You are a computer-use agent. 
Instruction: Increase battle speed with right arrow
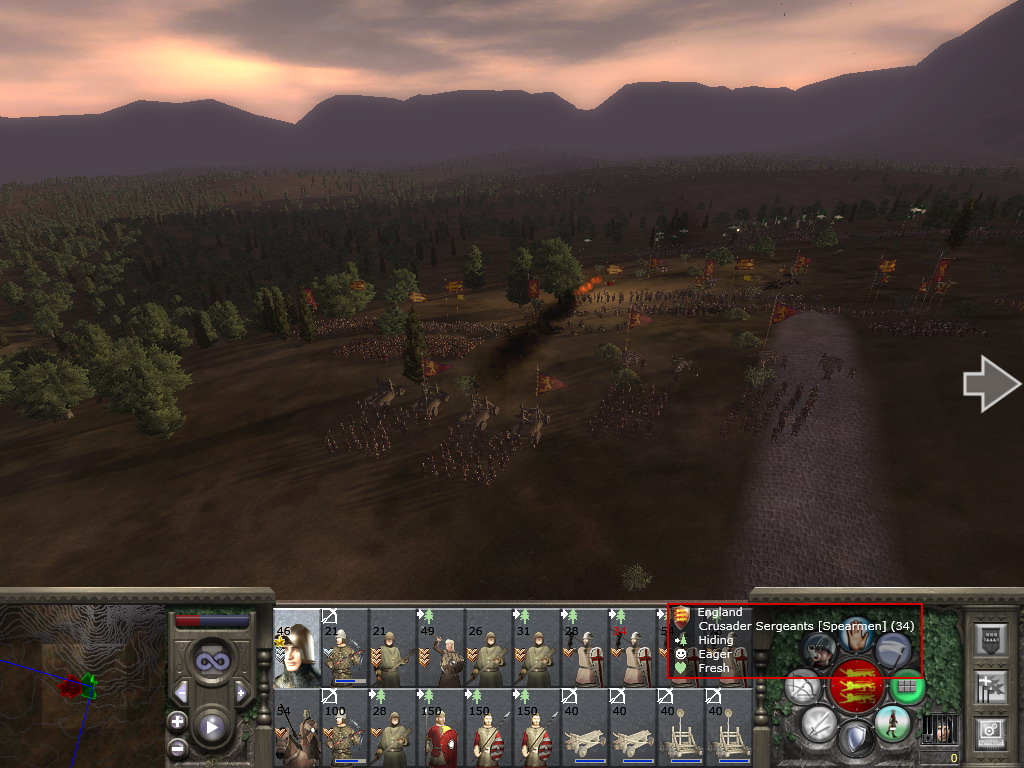coord(240,692)
